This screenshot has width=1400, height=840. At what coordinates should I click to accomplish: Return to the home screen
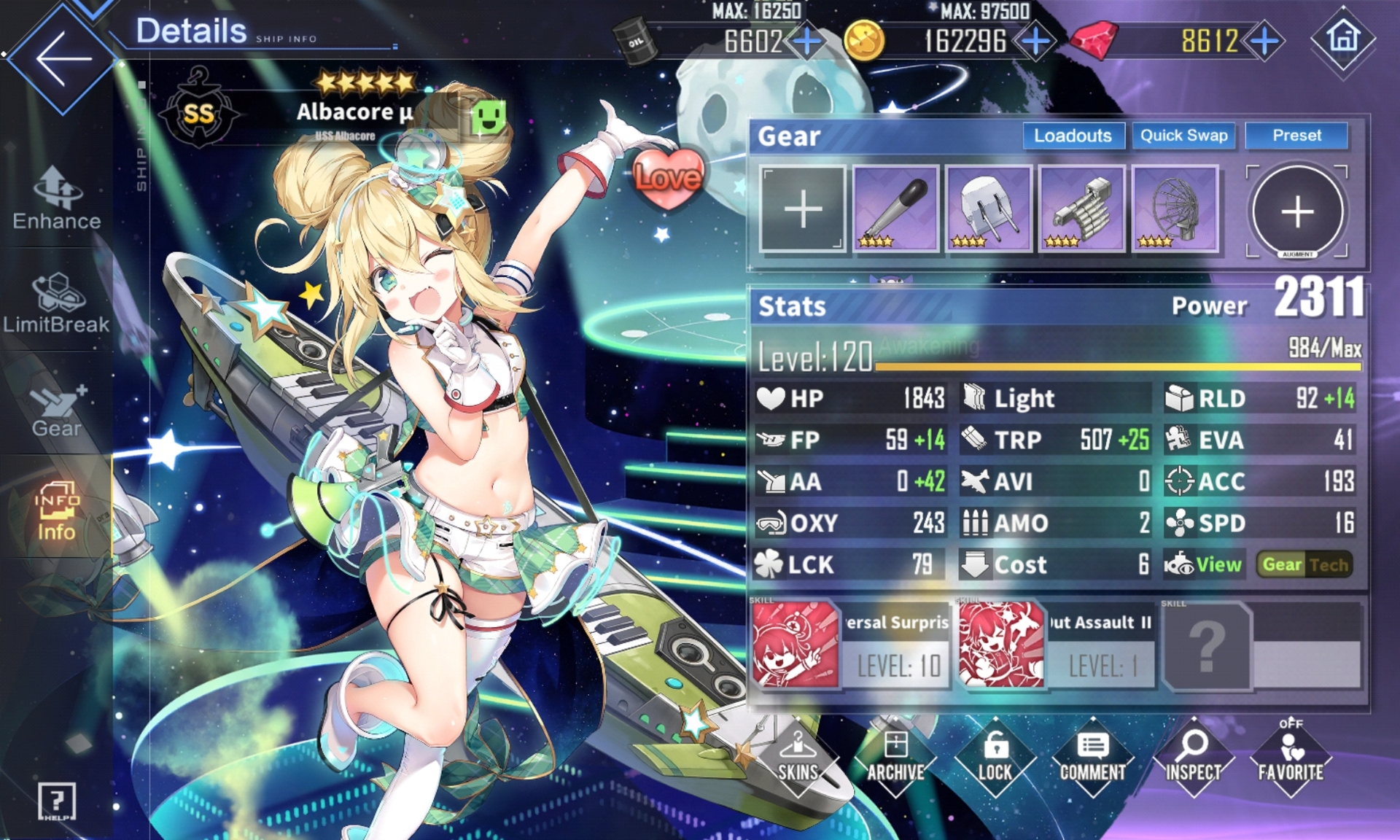point(1343,38)
